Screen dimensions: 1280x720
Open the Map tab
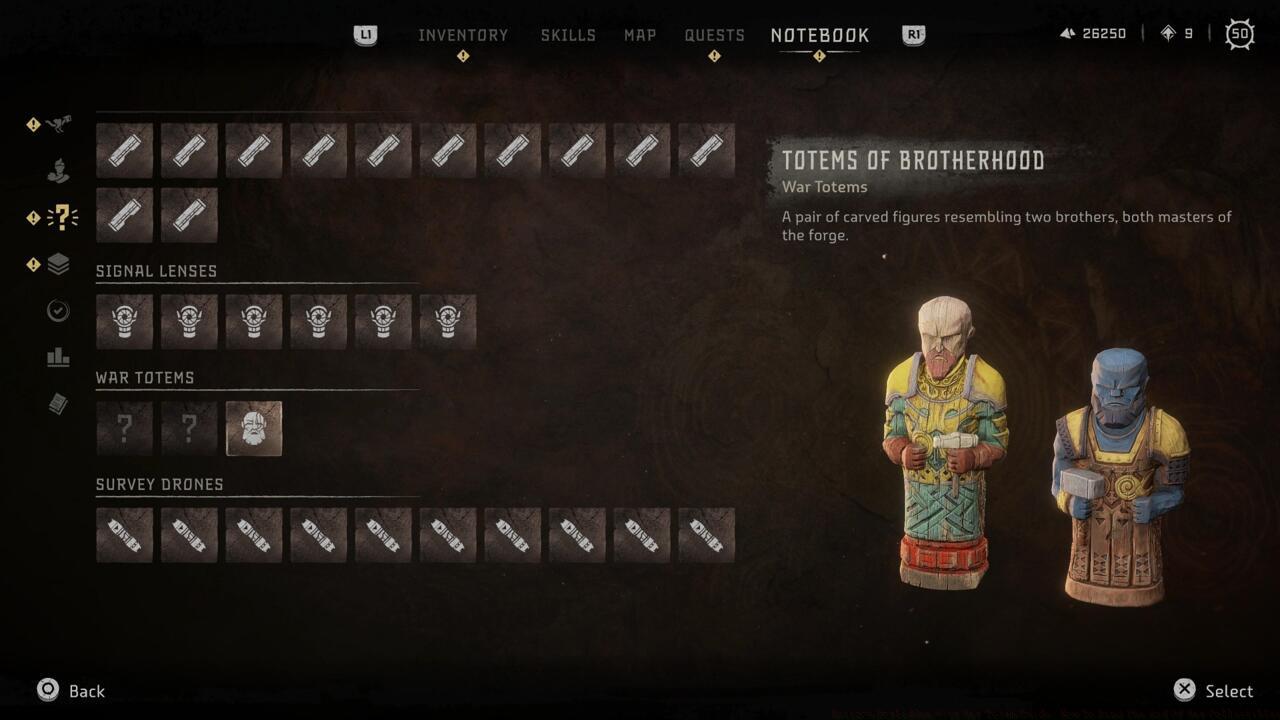(639, 34)
